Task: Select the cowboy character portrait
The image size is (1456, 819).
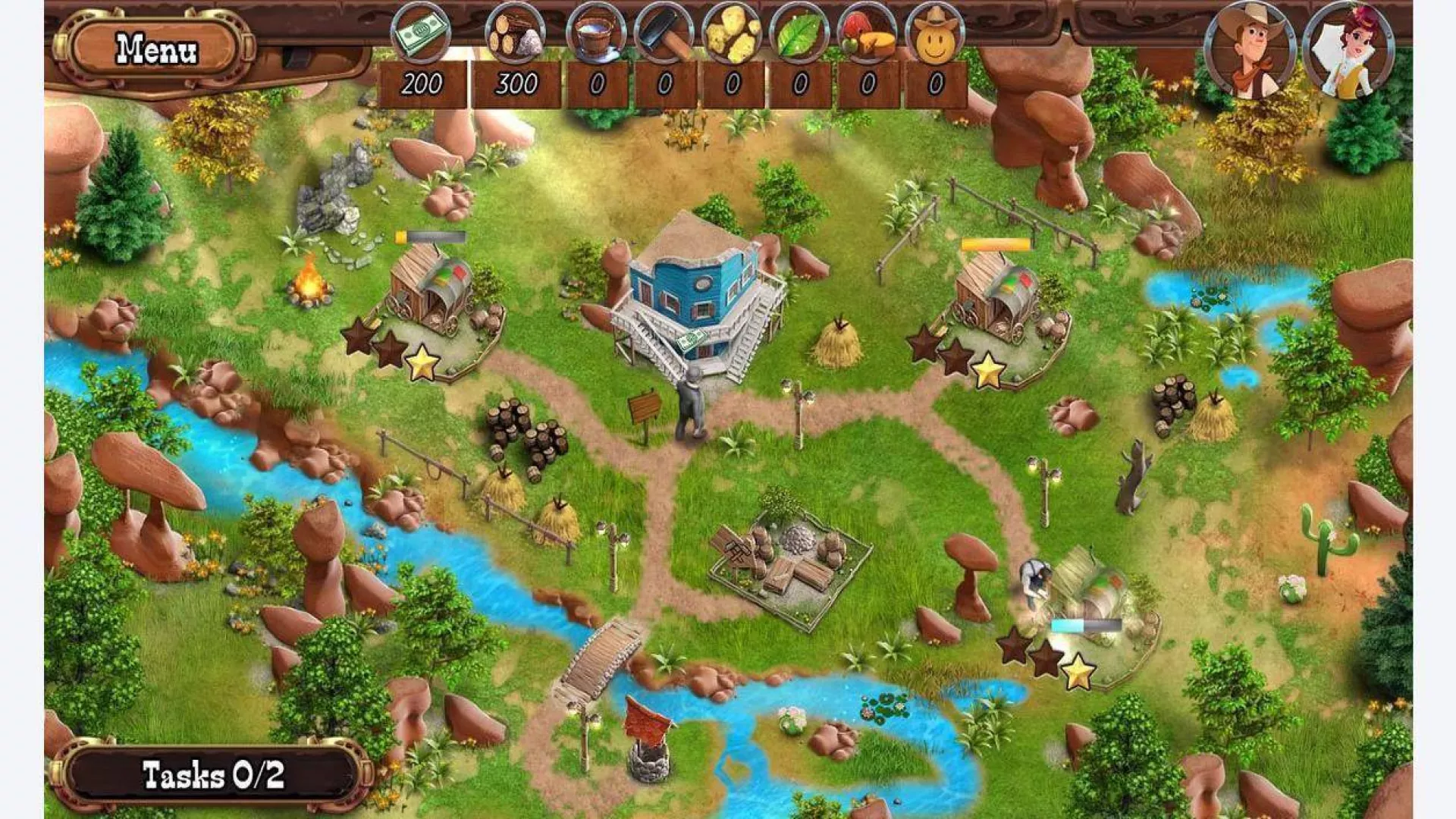Action: point(1249,52)
